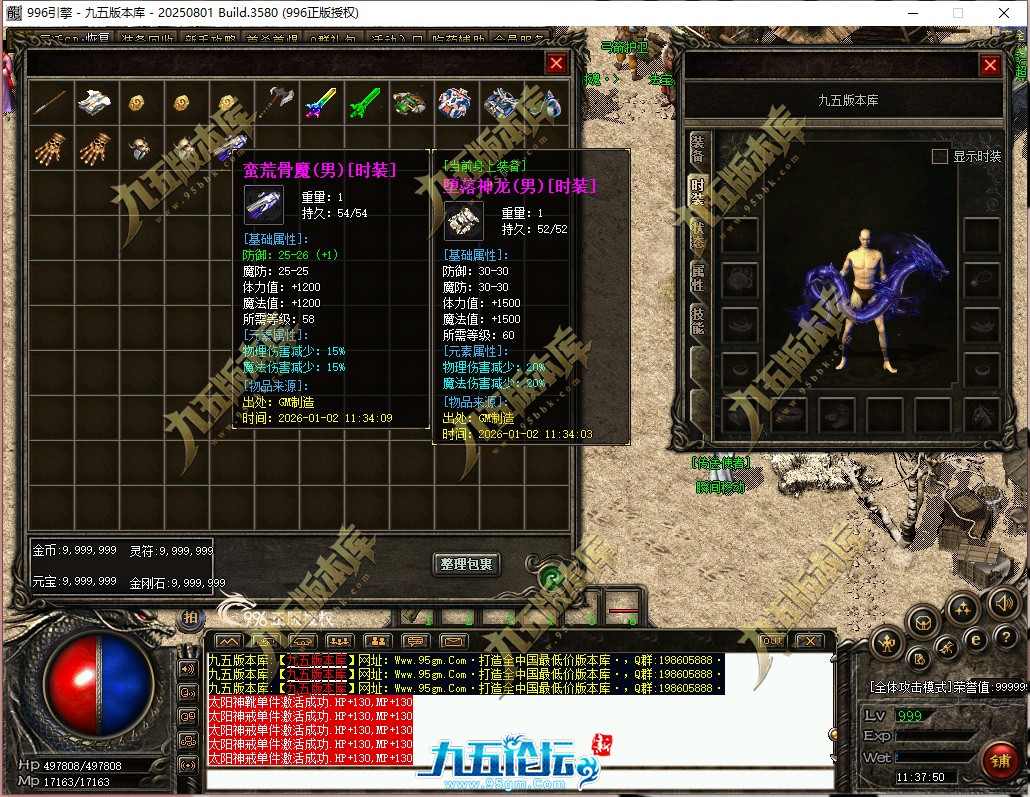Select the rainbow sword in the bag
The image size is (1030, 797).
[319, 101]
